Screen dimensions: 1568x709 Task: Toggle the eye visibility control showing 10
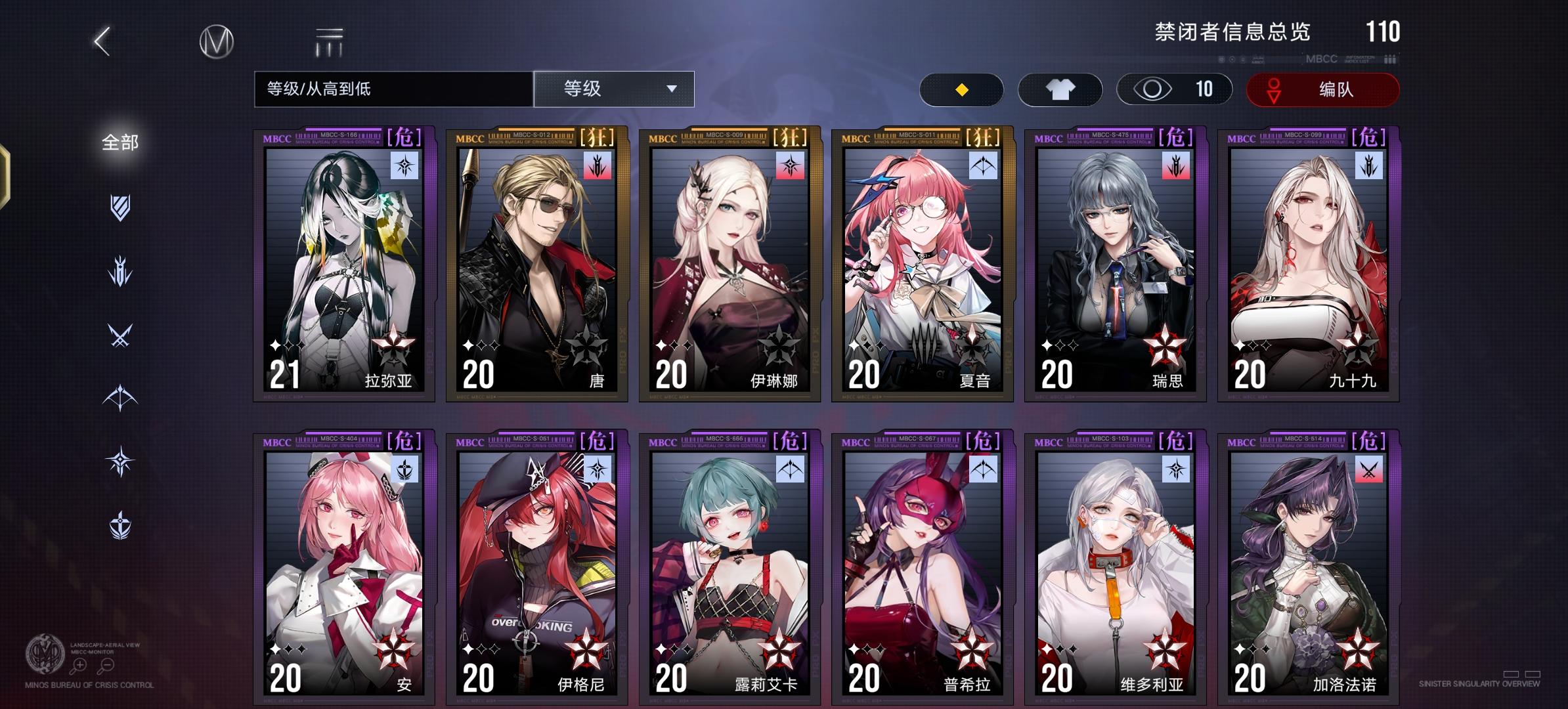[1175, 89]
